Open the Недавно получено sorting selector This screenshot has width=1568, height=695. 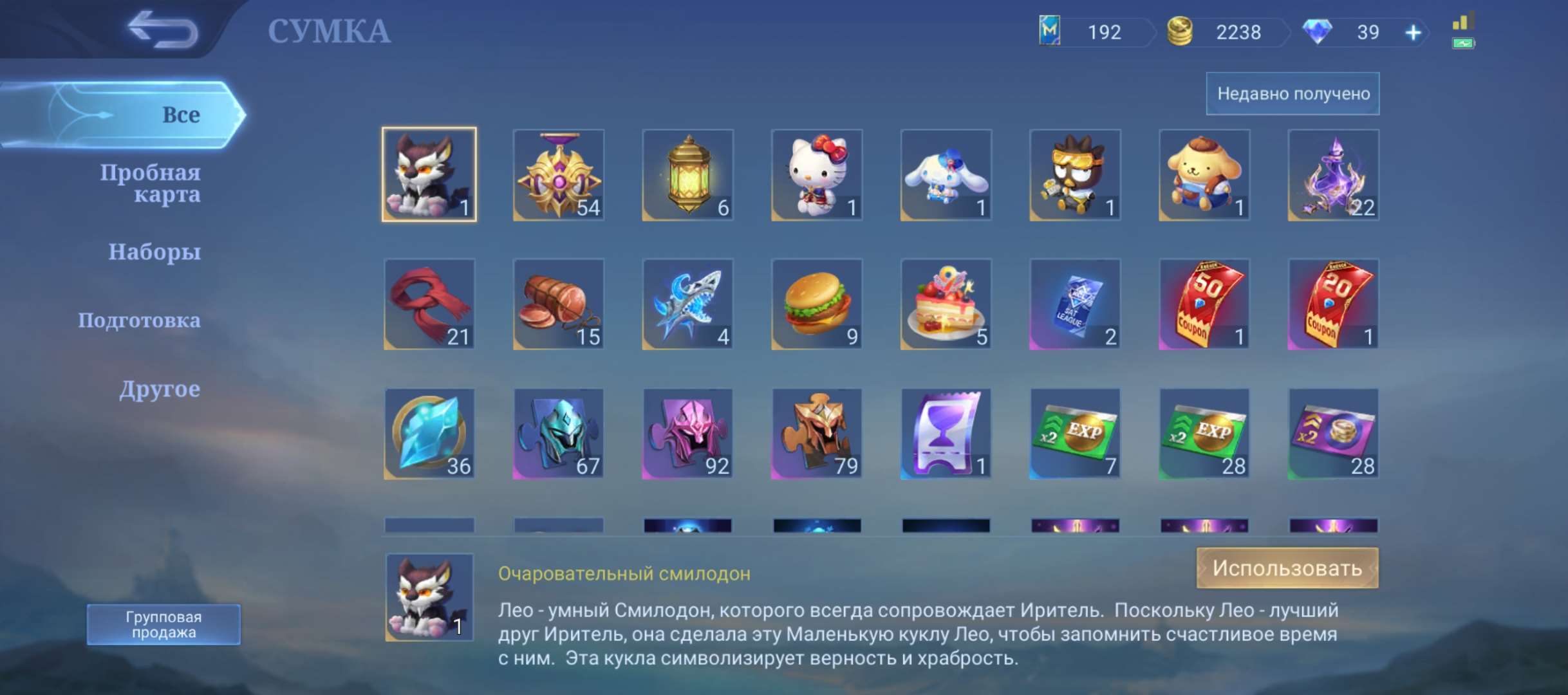click(1293, 93)
